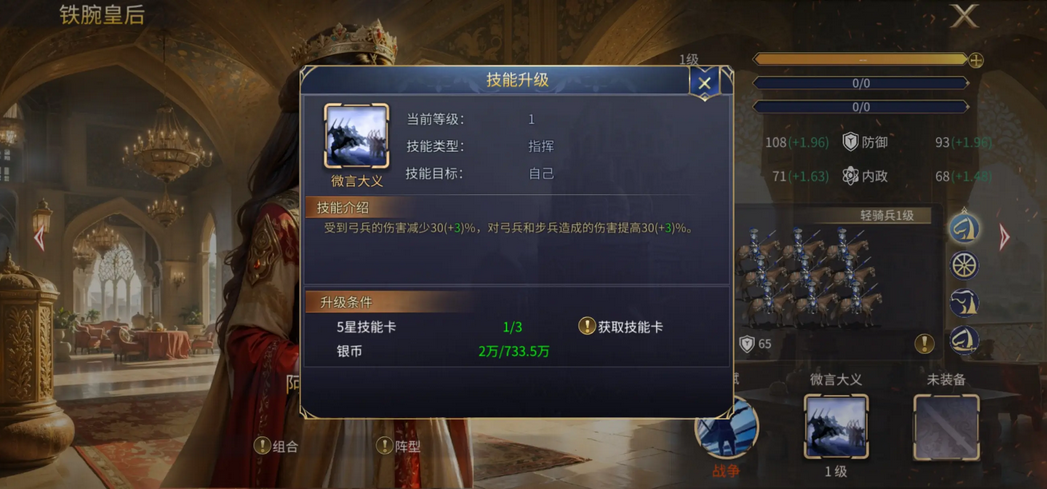
Task: Open the 阵型 formation info
Action: (398, 446)
